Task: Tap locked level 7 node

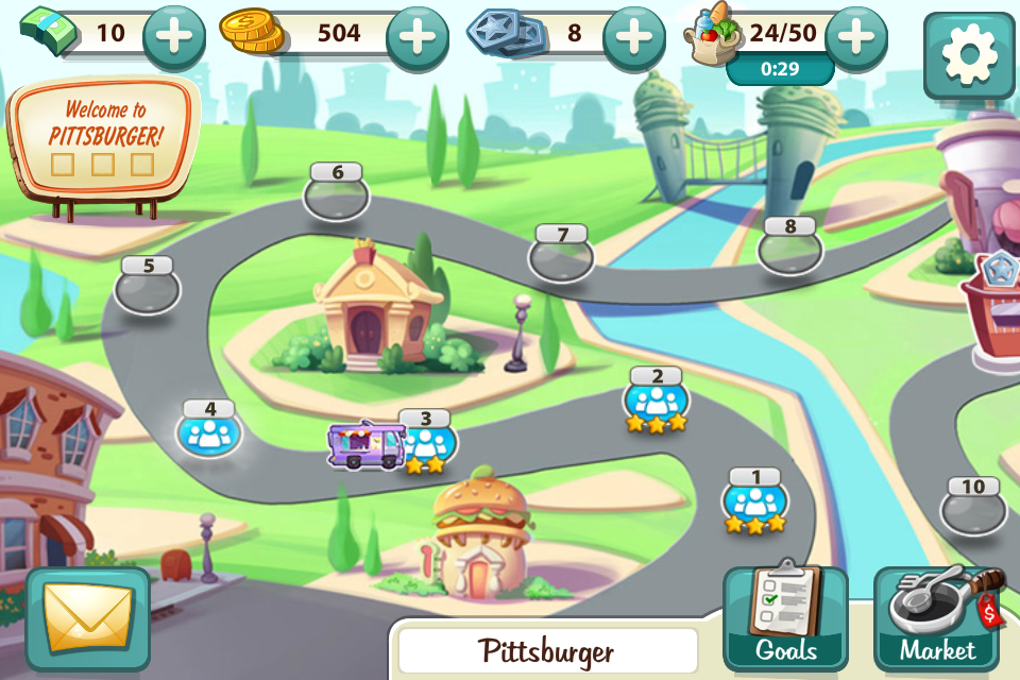Action: pyautogui.click(x=561, y=256)
